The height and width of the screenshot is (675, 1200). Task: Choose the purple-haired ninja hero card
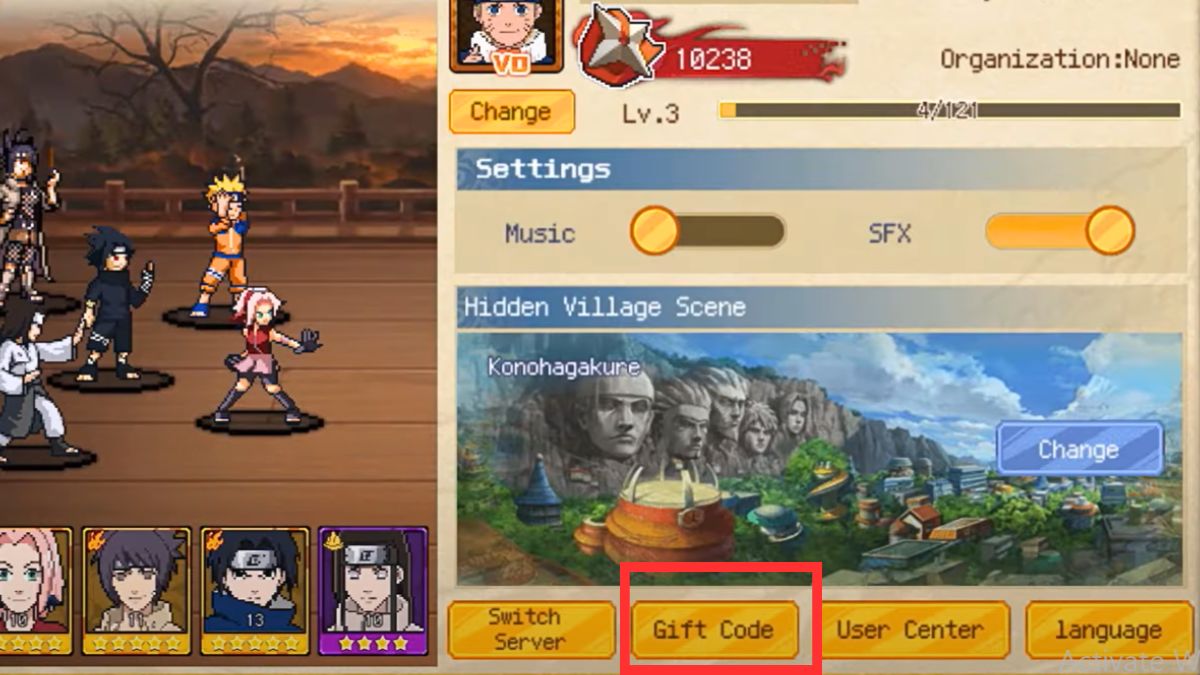pos(136,590)
